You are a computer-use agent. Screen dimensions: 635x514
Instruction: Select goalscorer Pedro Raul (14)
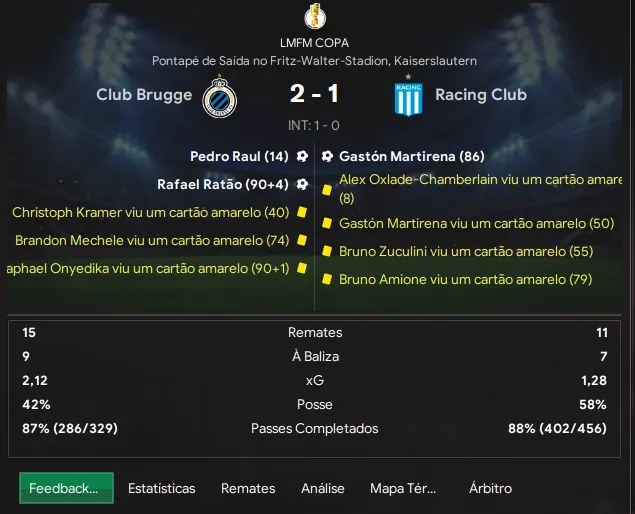click(239, 157)
